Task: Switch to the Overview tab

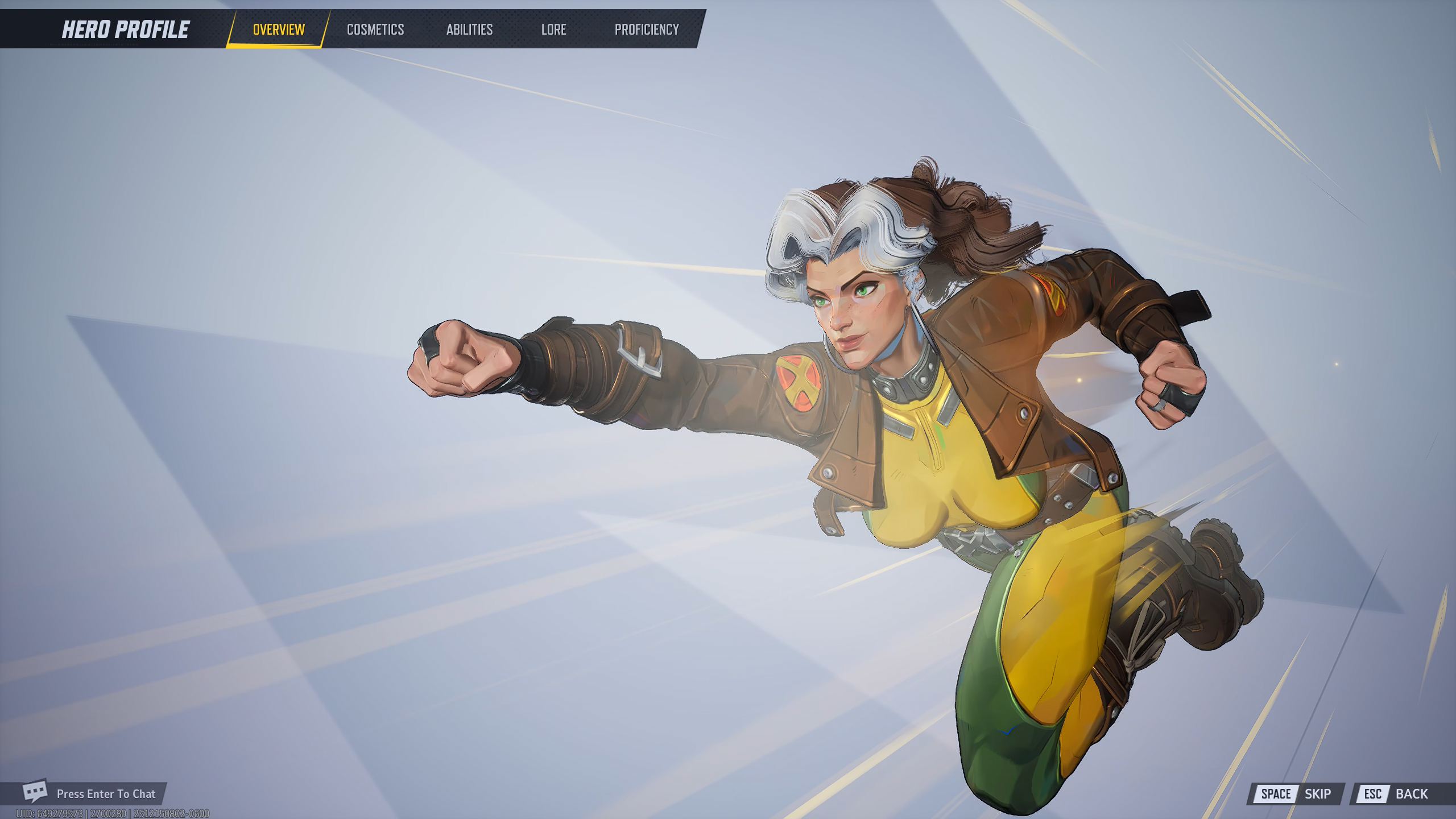Action: tap(279, 30)
